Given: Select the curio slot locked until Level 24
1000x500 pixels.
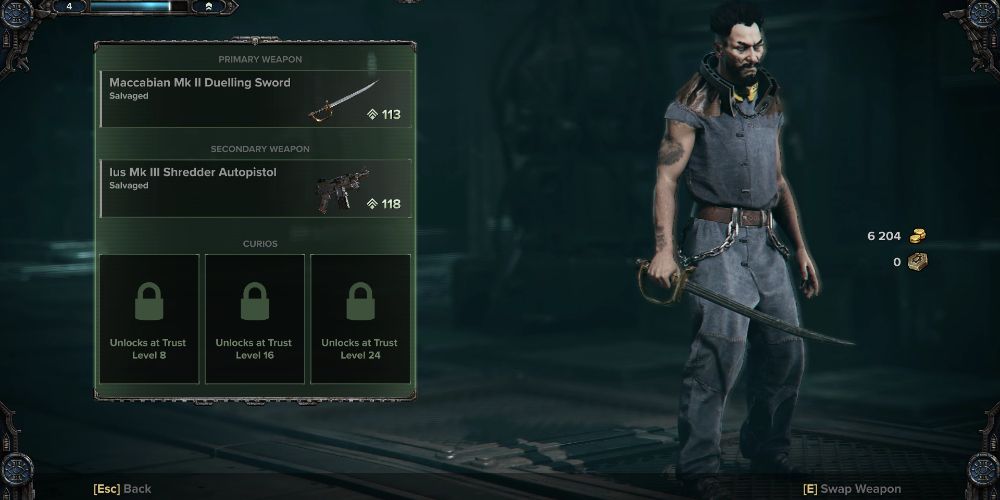Looking at the screenshot, I should (x=360, y=318).
